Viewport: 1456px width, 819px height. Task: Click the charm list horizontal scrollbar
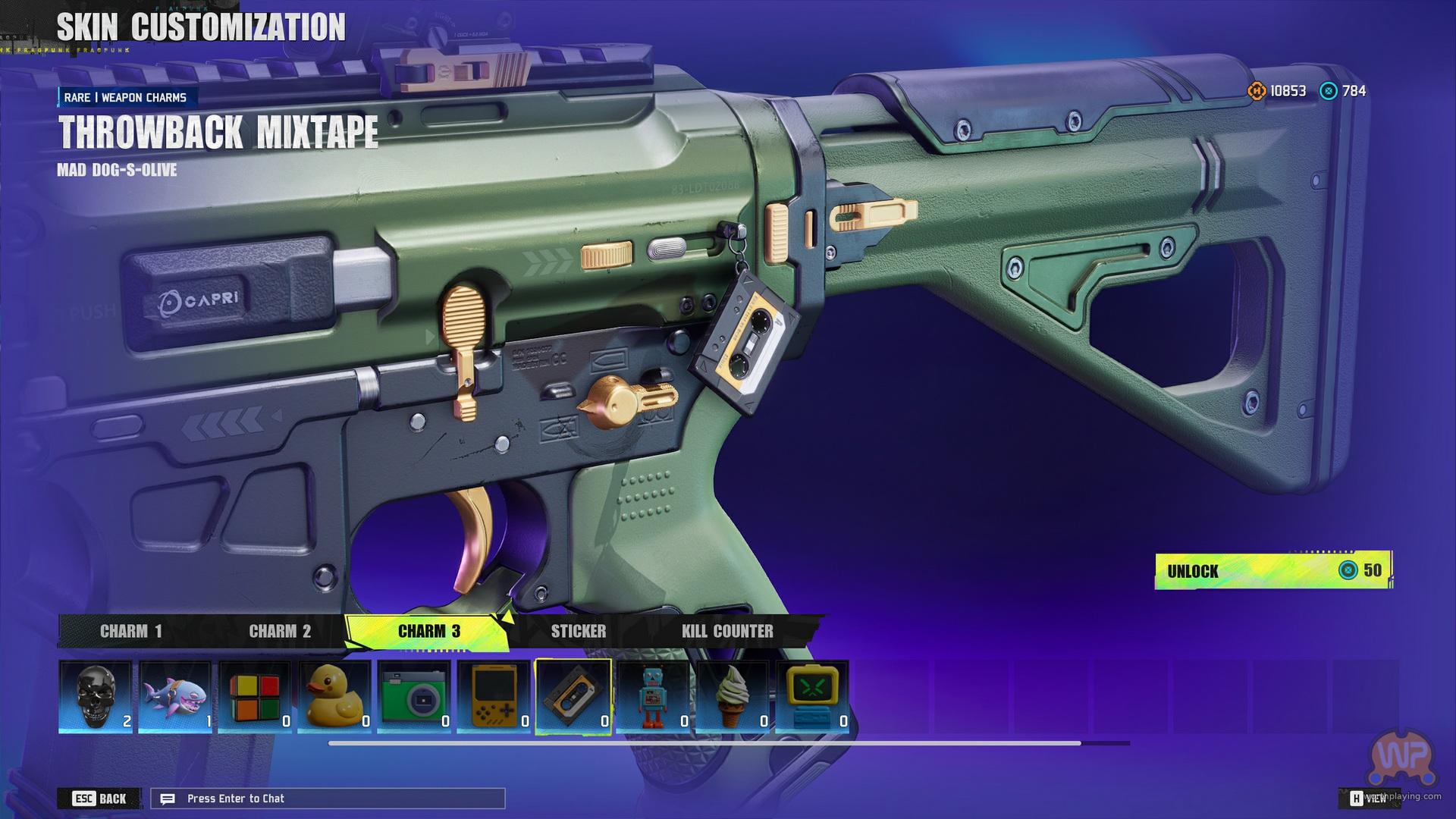click(x=704, y=743)
